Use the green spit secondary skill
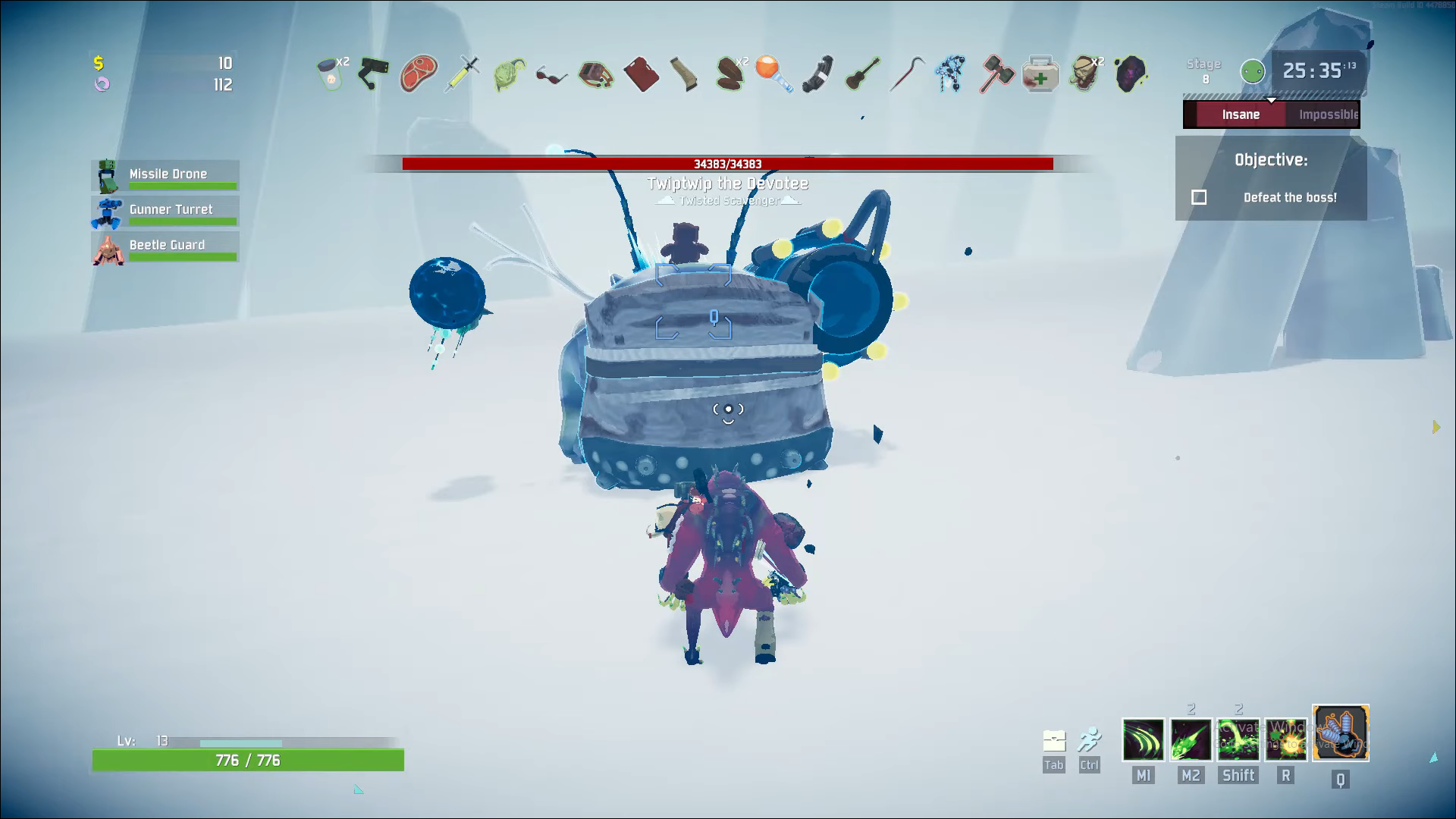 coord(1191,739)
